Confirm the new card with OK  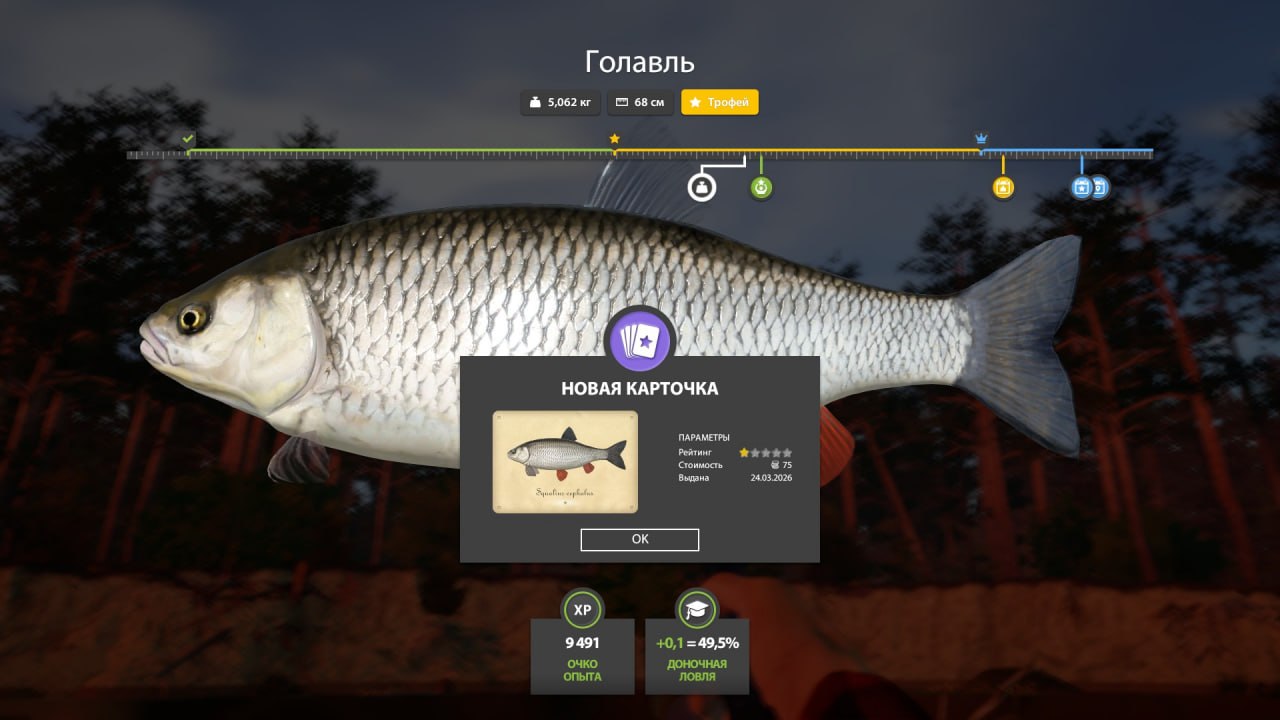pos(640,540)
